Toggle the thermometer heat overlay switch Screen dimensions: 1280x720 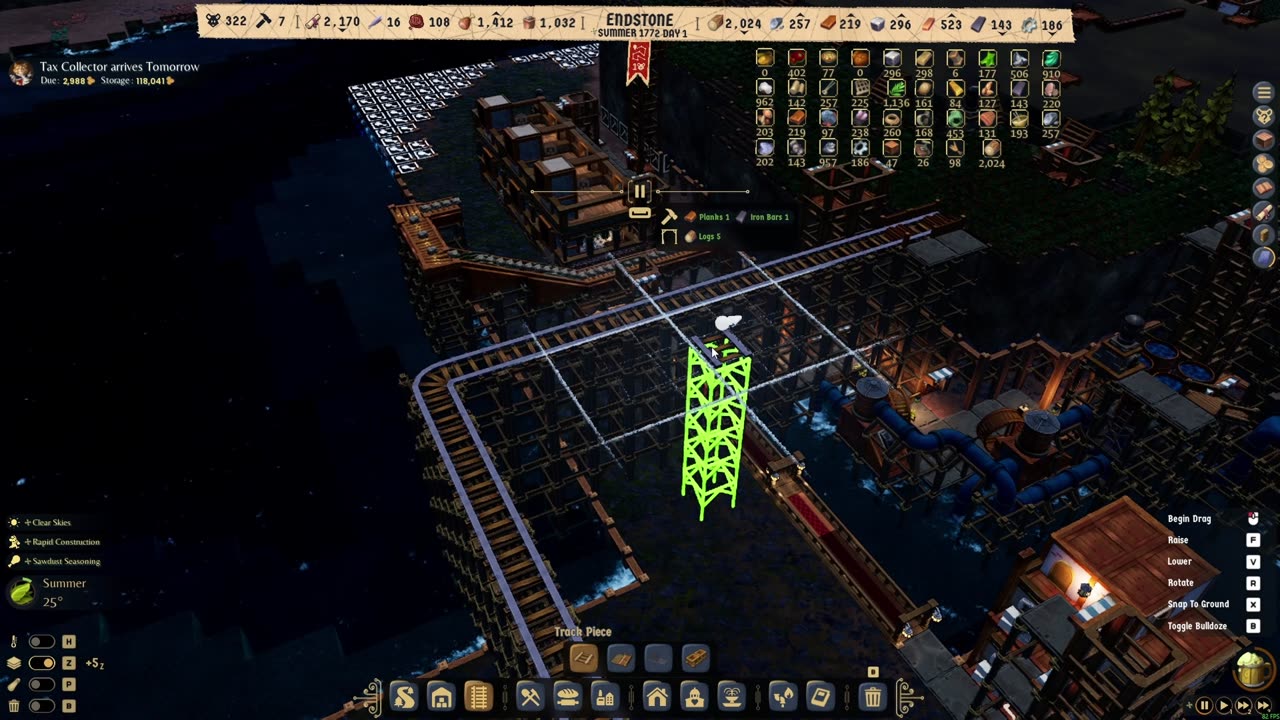[x=42, y=642]
